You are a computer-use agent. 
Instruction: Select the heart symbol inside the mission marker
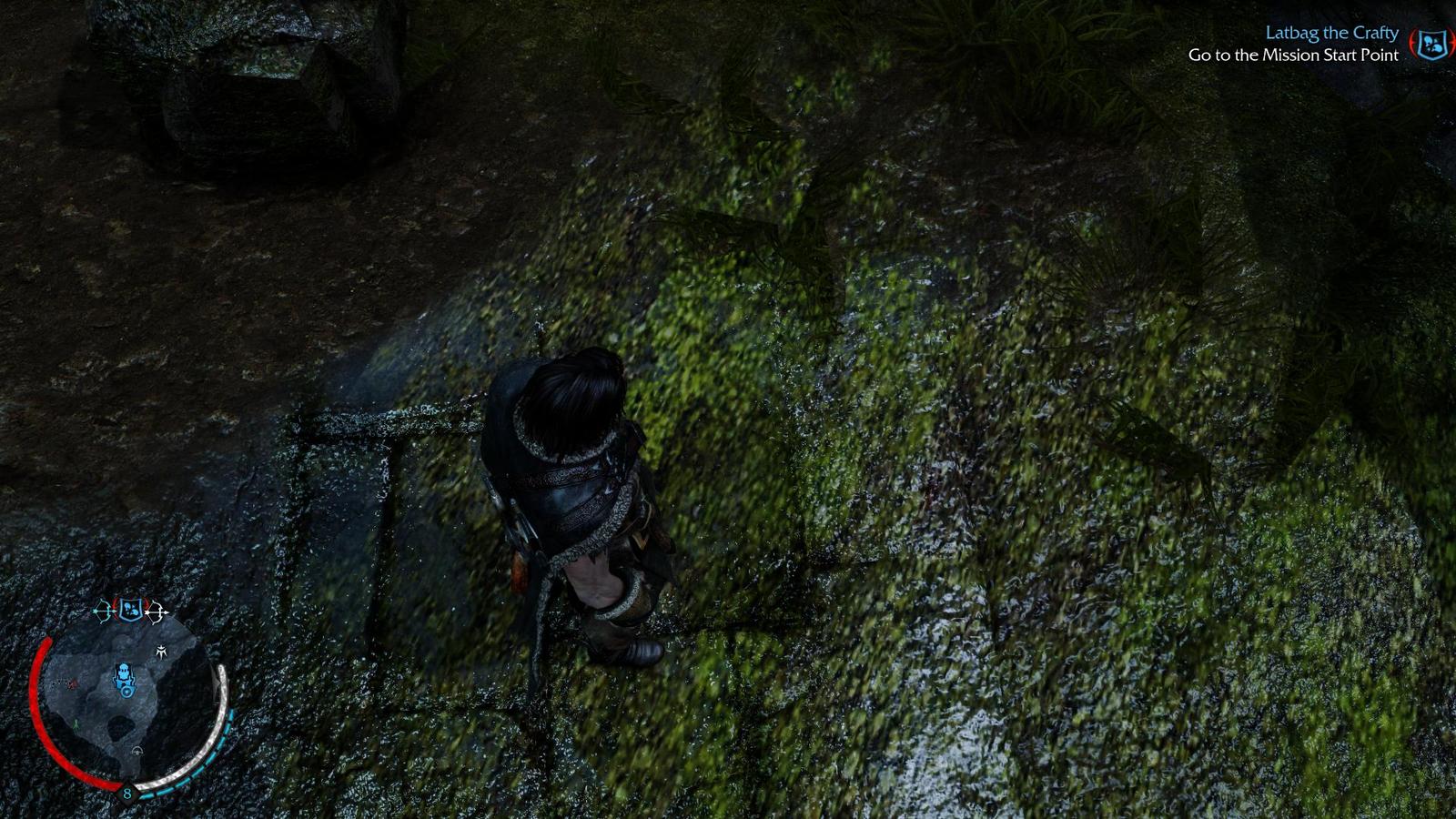pyautogui.click(x=126, y=692)
